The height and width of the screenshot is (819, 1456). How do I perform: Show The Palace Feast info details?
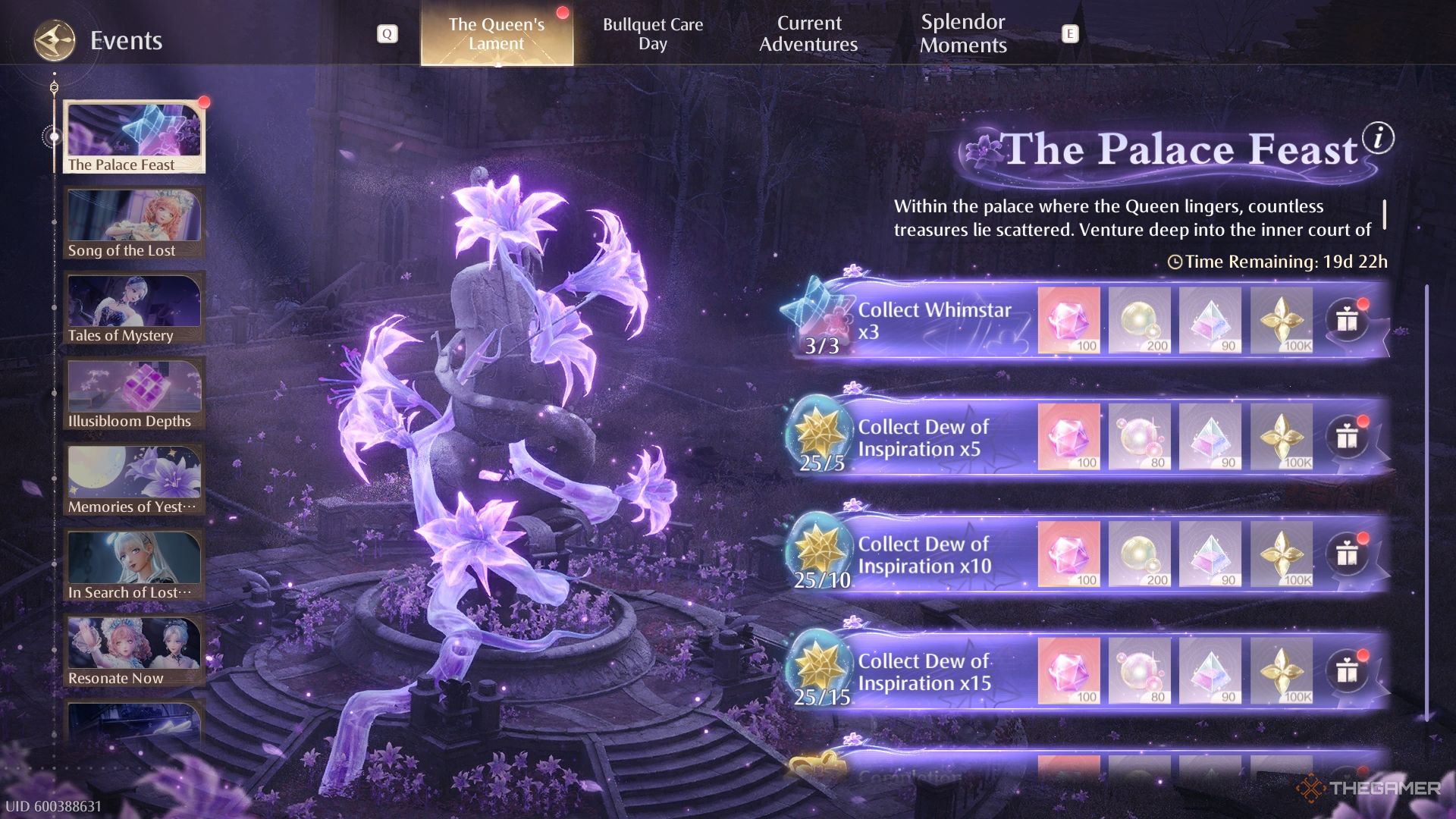click(x=1378, y=138)
